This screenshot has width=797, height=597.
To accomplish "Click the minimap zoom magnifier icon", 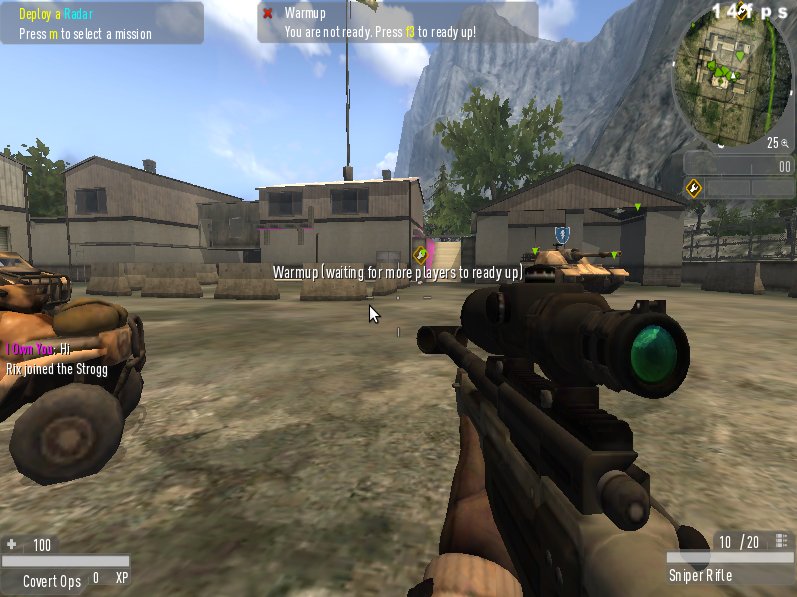I will pos(784,144).
